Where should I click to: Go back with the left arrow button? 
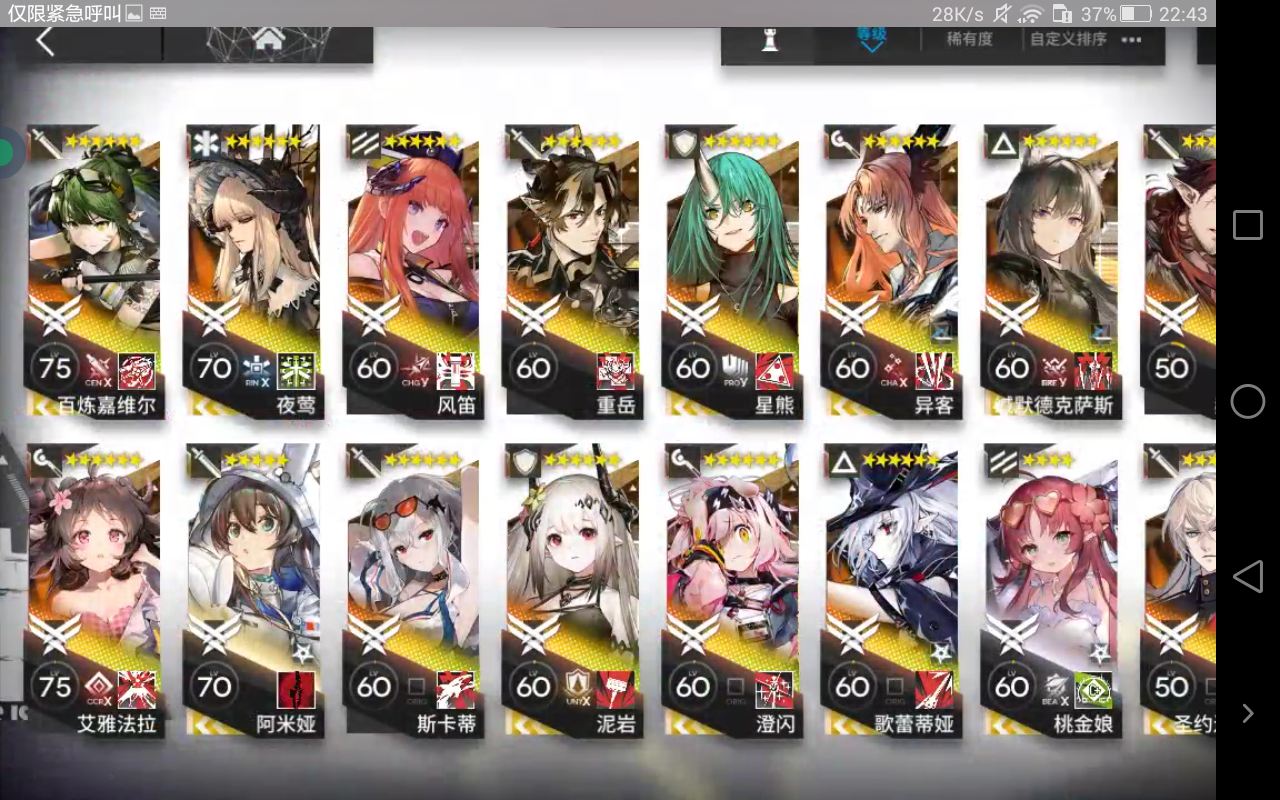click(x=45, y=42)
